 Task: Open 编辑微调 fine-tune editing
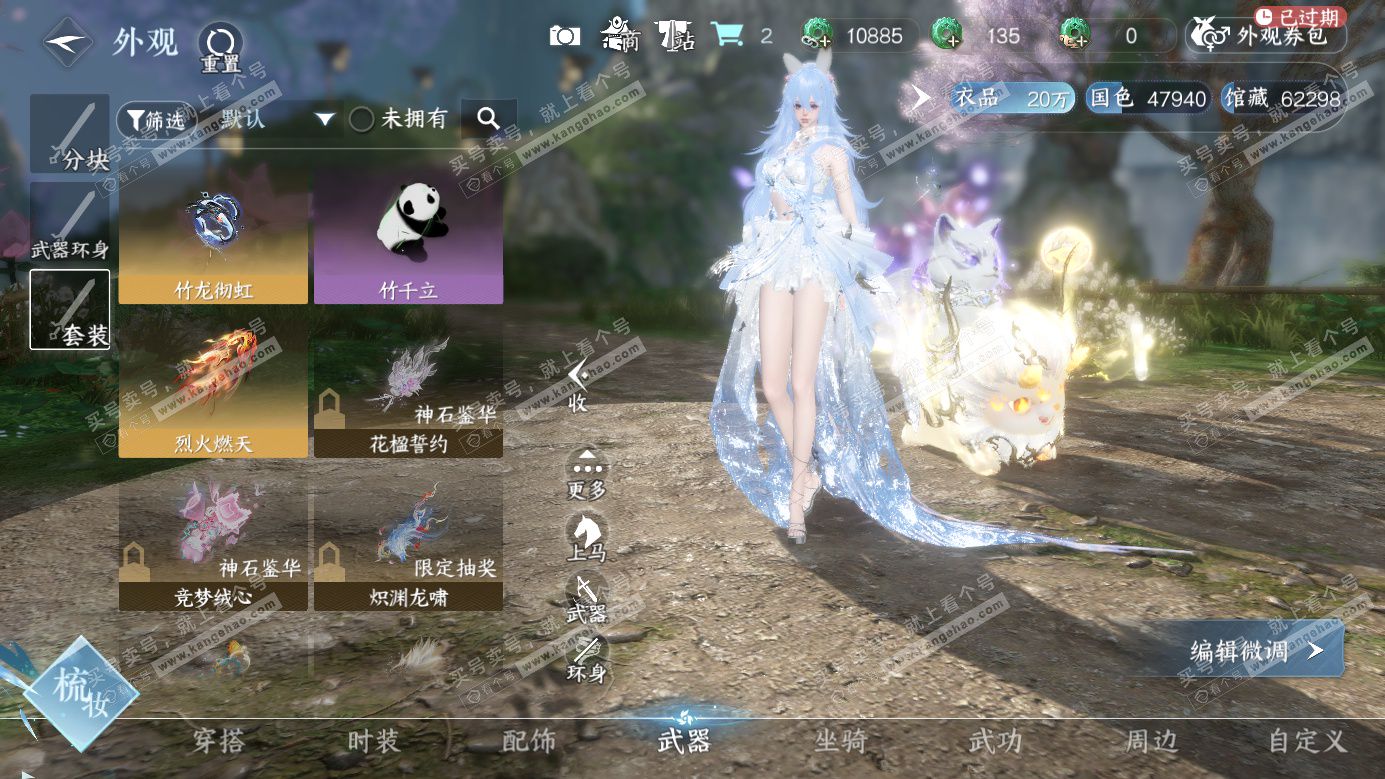[x=1256, y=651]
